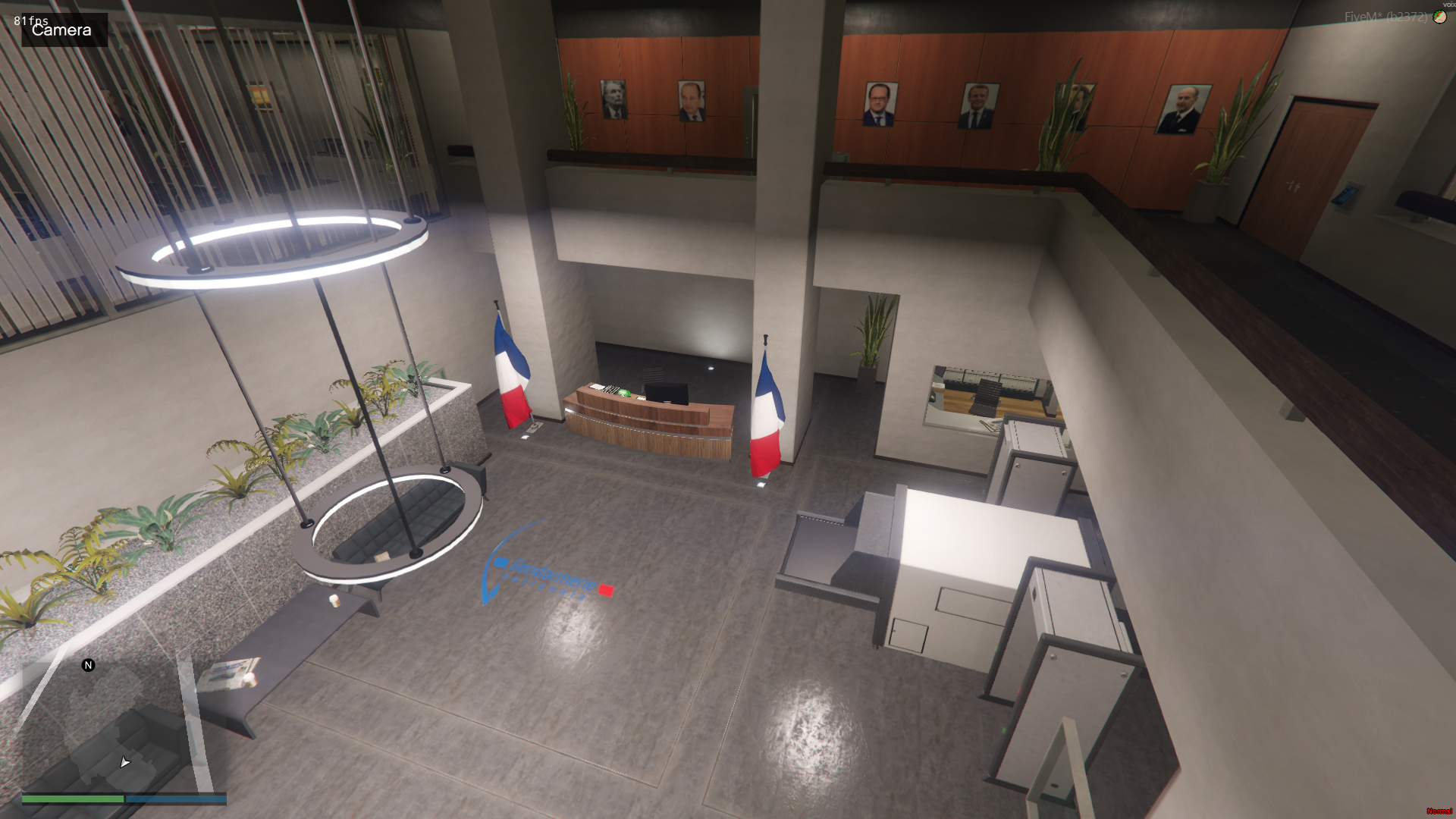Click the Camera label box
Viewport: 1456px width, 819px height.
[x=64, y=30]
